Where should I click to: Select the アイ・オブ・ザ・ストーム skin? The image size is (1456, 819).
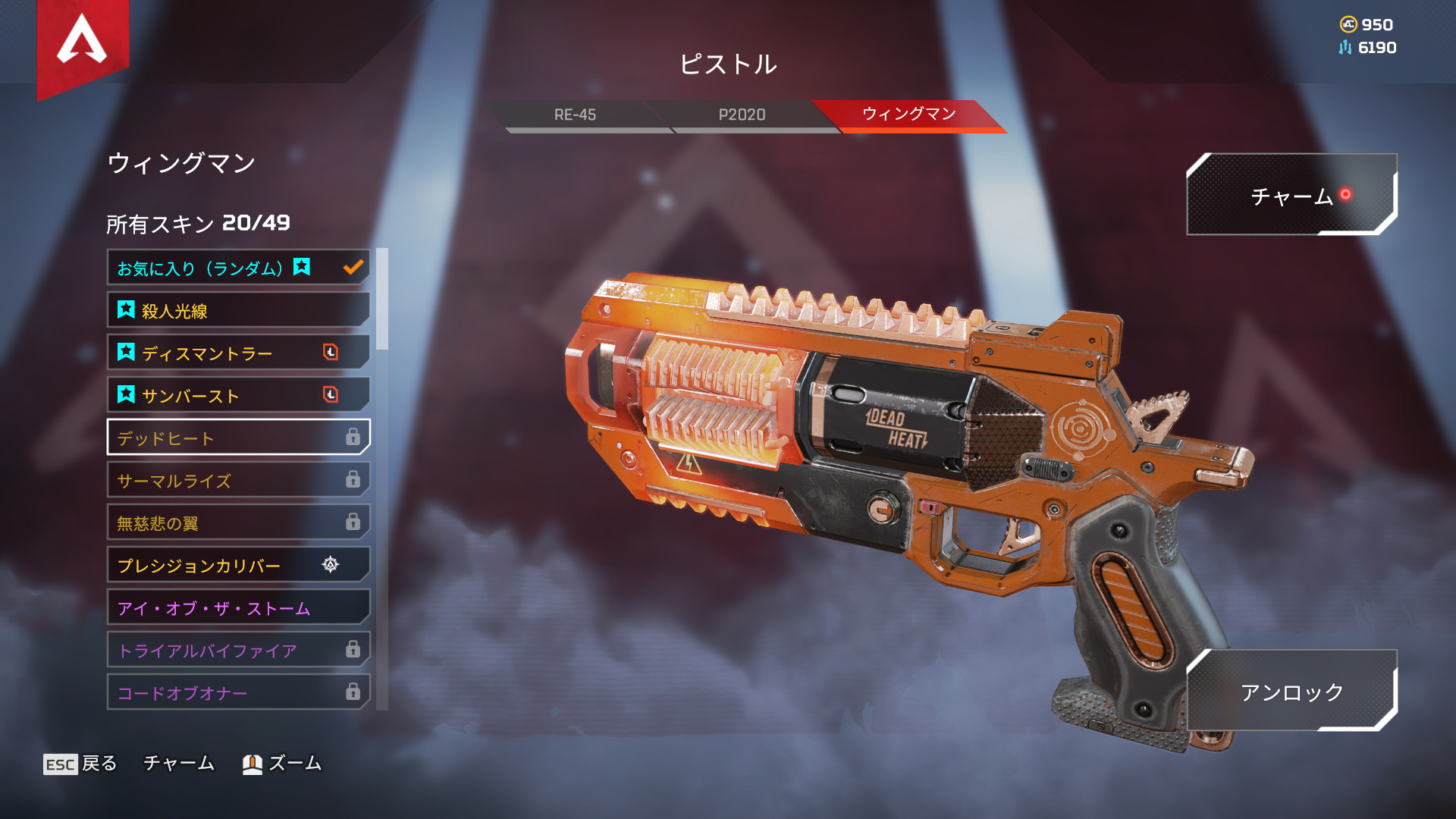click(238, 607)
